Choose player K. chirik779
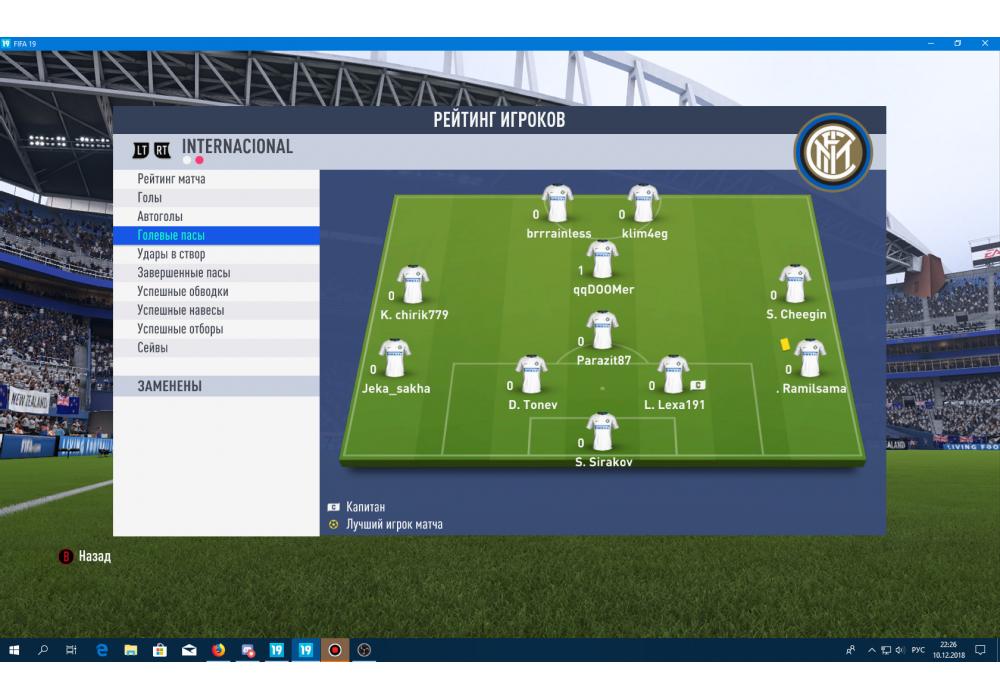The image size is (1000, 700). tap(413, 285)
